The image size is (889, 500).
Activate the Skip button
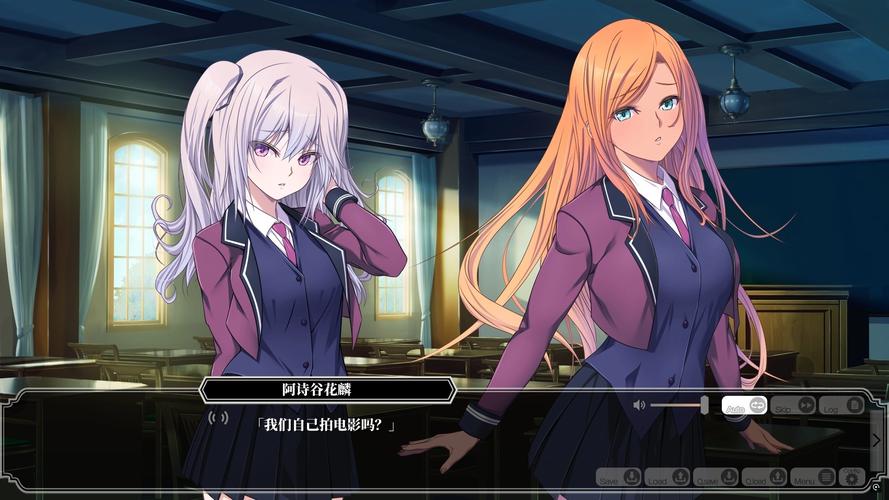[x=794, y=405]
